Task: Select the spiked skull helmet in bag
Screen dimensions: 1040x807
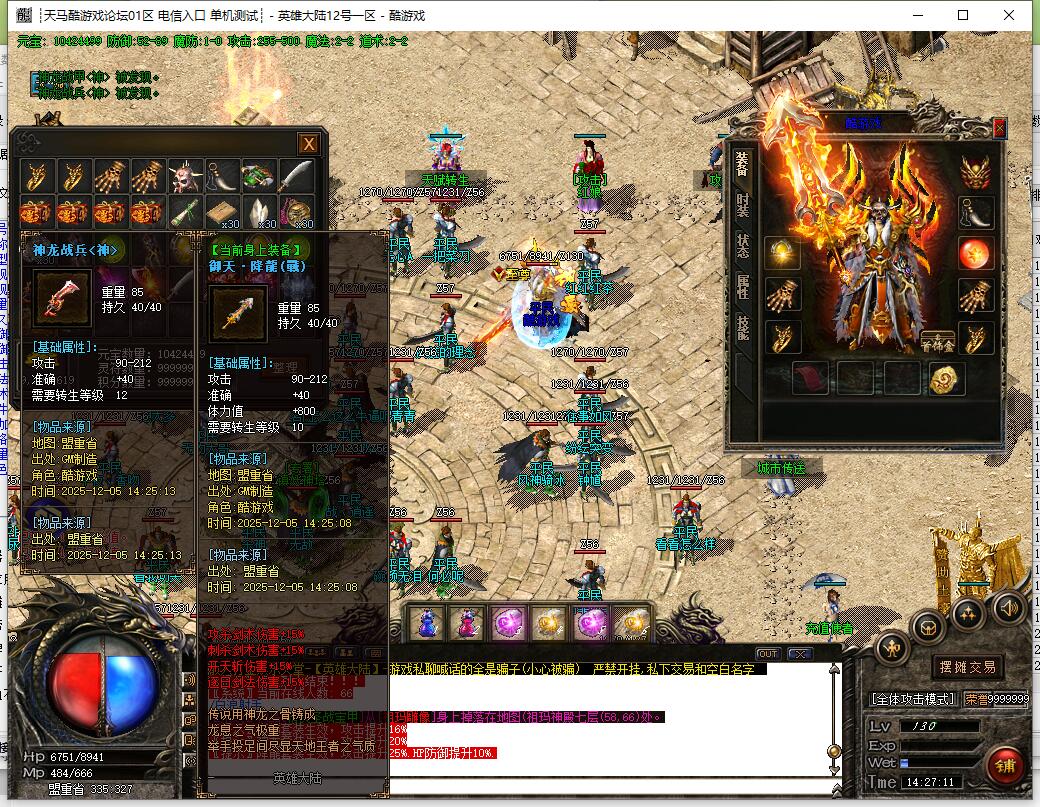Action: 185,177
